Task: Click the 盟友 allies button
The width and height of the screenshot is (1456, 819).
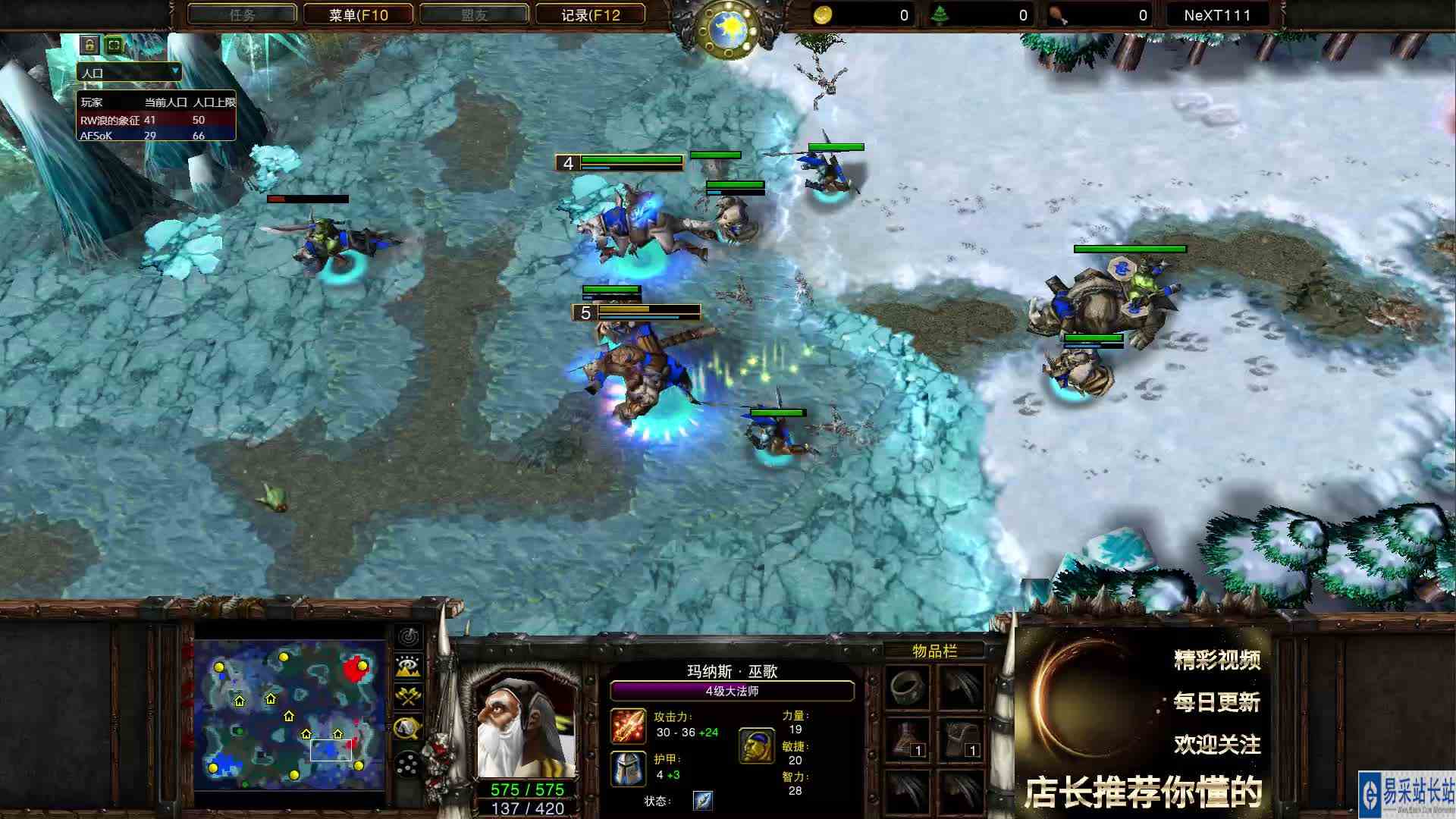Action: click(x=474, y=14)
